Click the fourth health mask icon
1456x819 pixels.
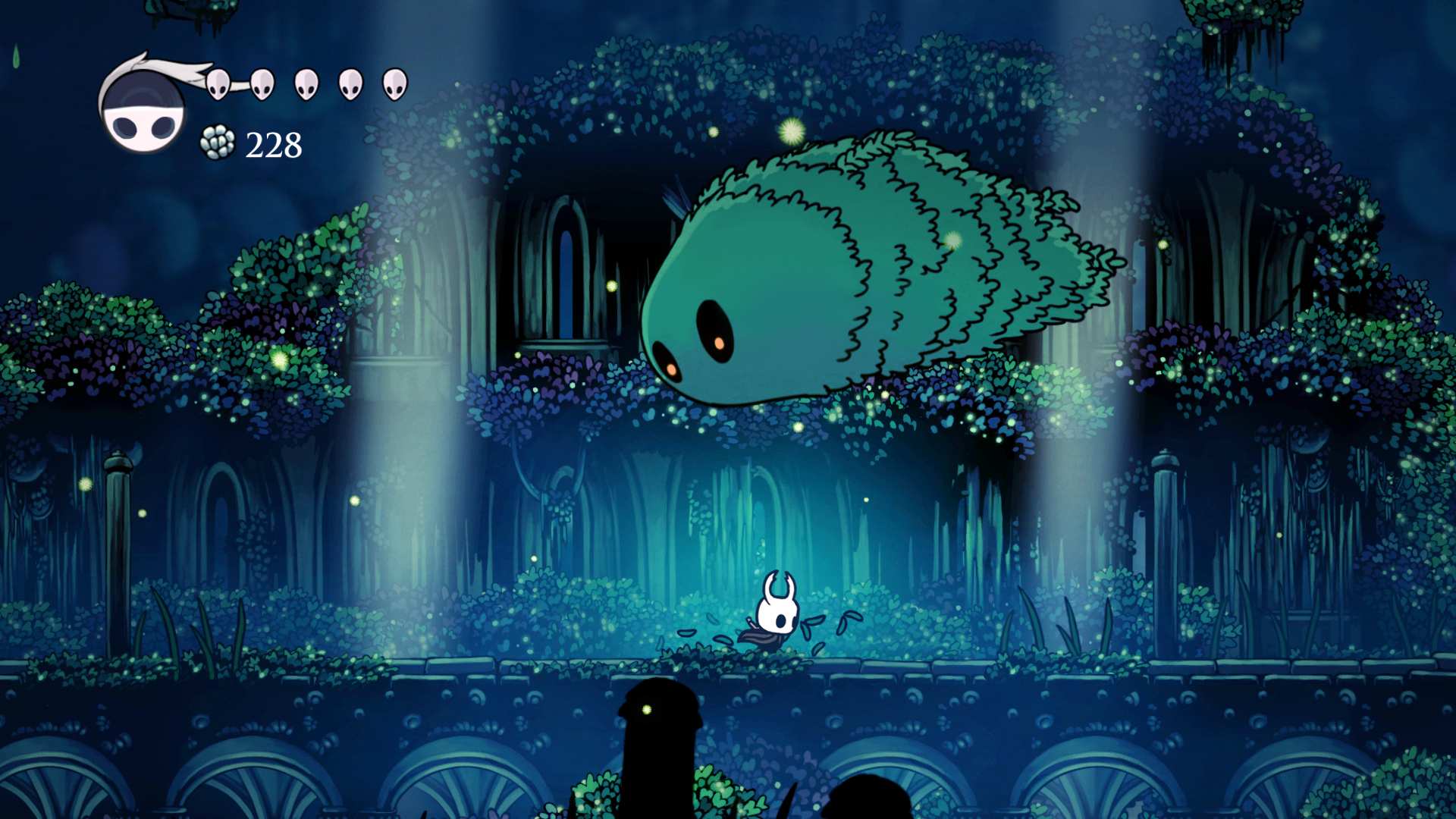tap(350, 85)
